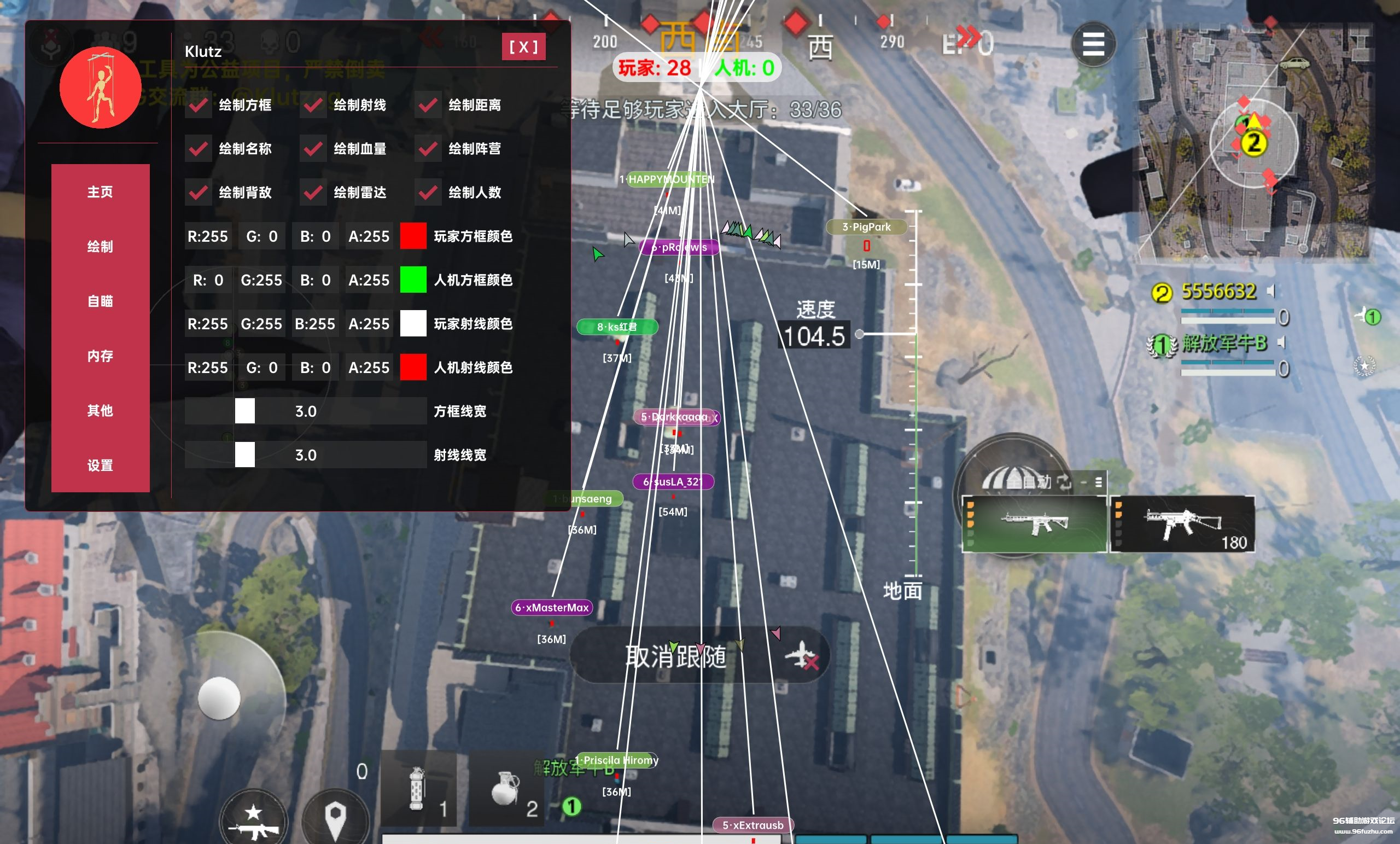Switch to the 主页 tab
The image size is (1400, 844).
[100, 192]
